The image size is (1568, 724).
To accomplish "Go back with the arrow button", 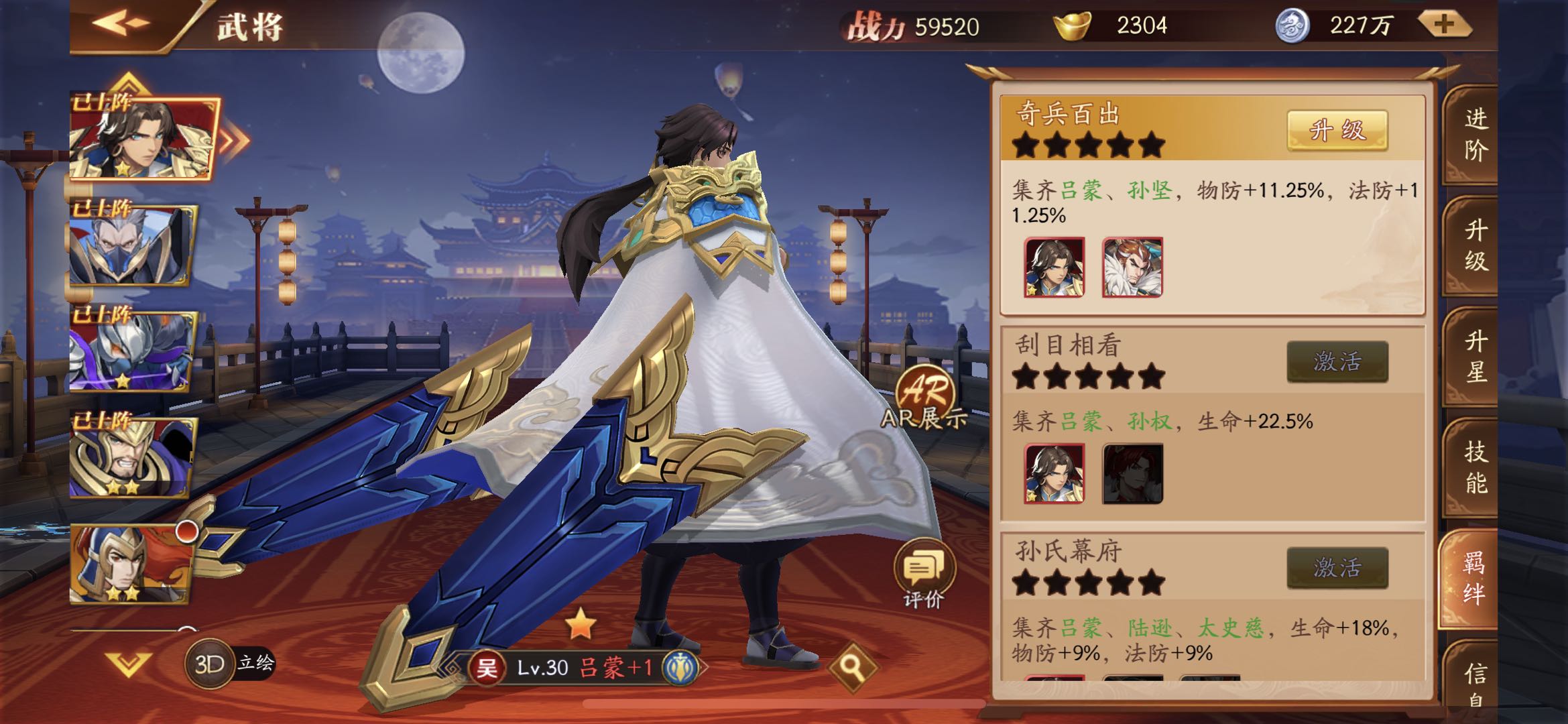I will click(121, 24).
